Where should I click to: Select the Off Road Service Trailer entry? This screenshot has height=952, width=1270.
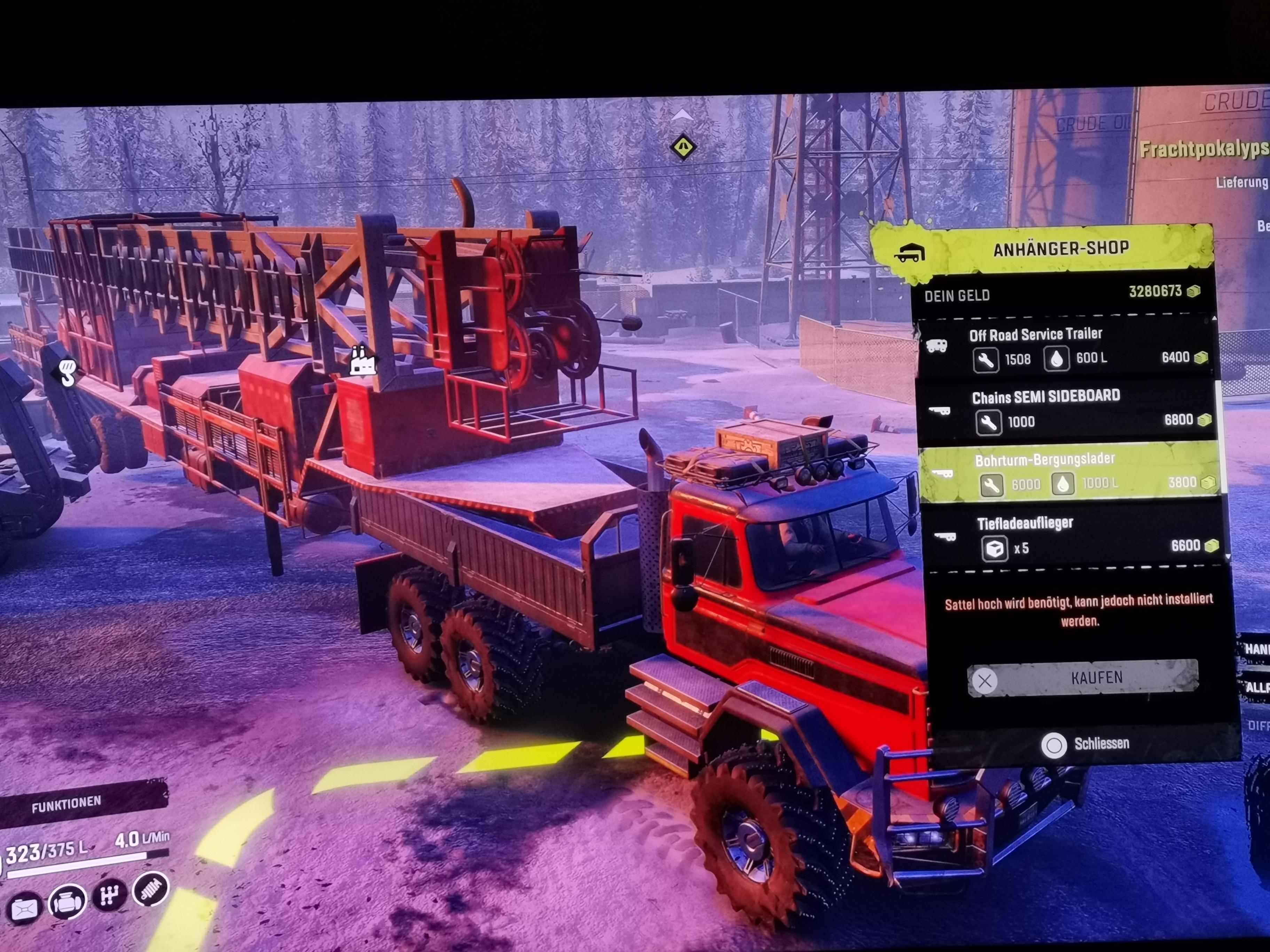pyautogui.click(x=1065, y=346)
